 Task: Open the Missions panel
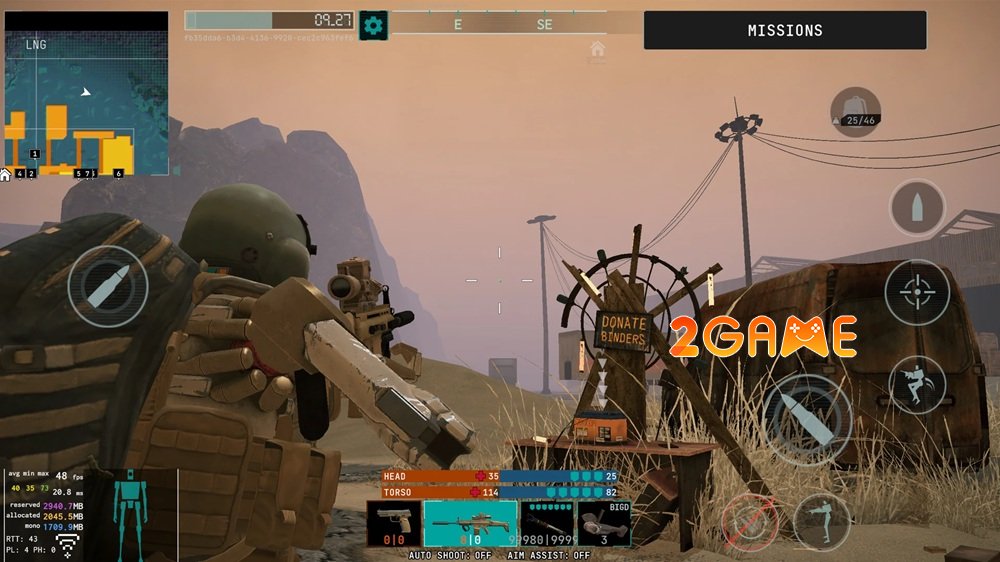(x=785, y=31)
